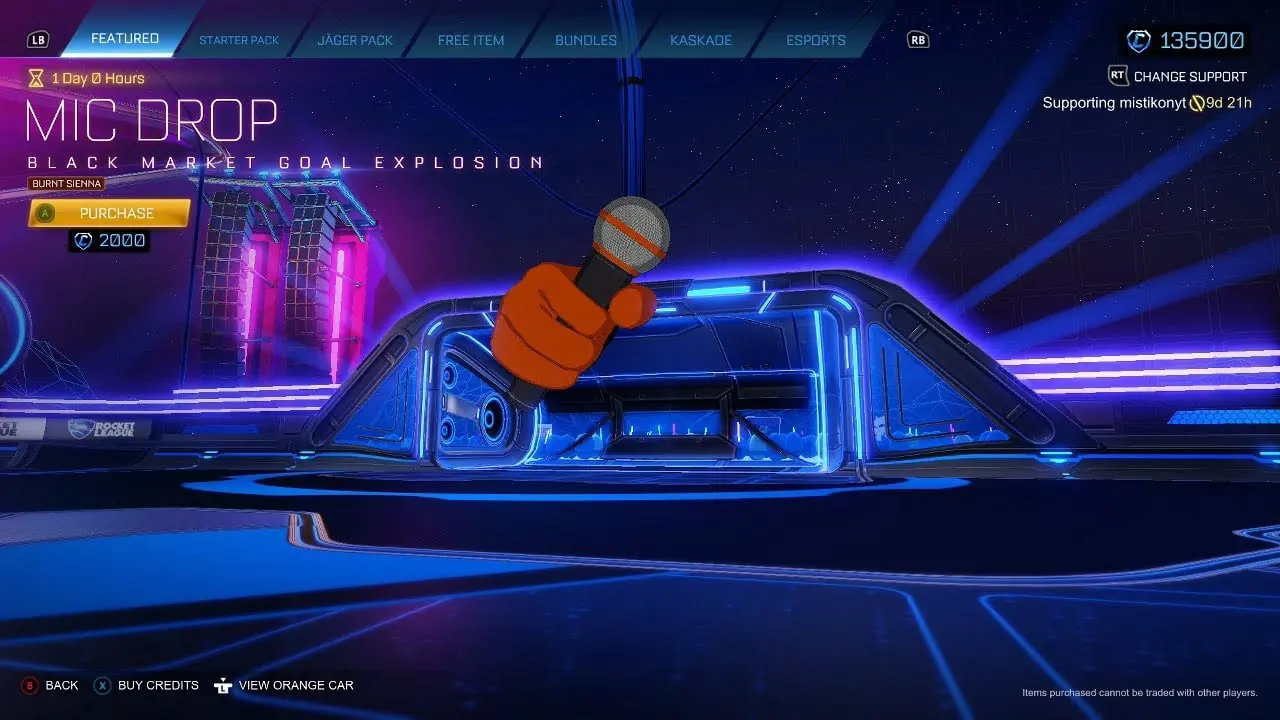This screenshot has width=1280, height=720.
Task: Switch to the Jäger Pack tab
Action: click(x=354, y=39)
